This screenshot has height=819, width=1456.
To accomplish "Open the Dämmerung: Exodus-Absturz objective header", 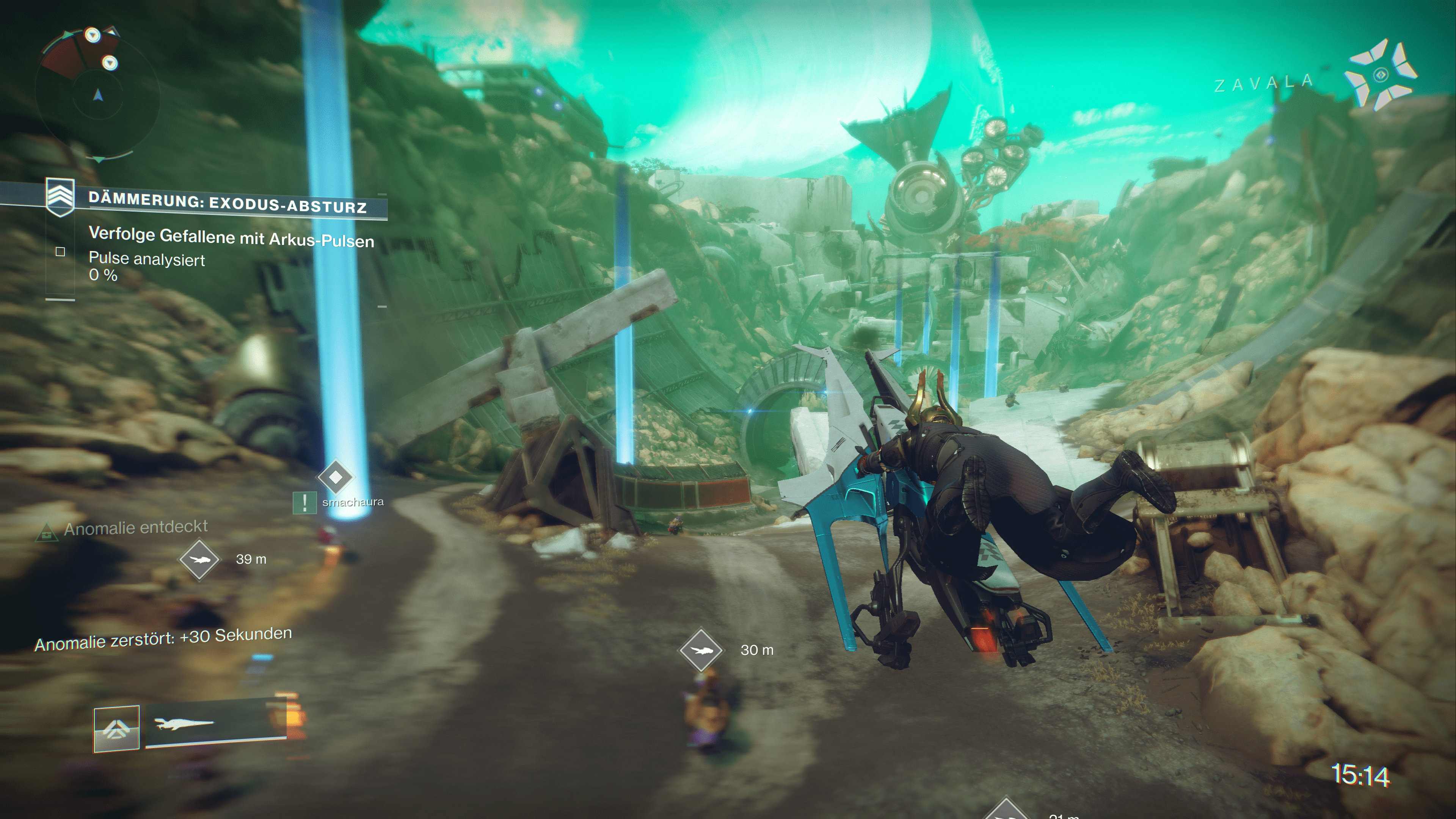I will pyautogui.click(x=227, y=203).
